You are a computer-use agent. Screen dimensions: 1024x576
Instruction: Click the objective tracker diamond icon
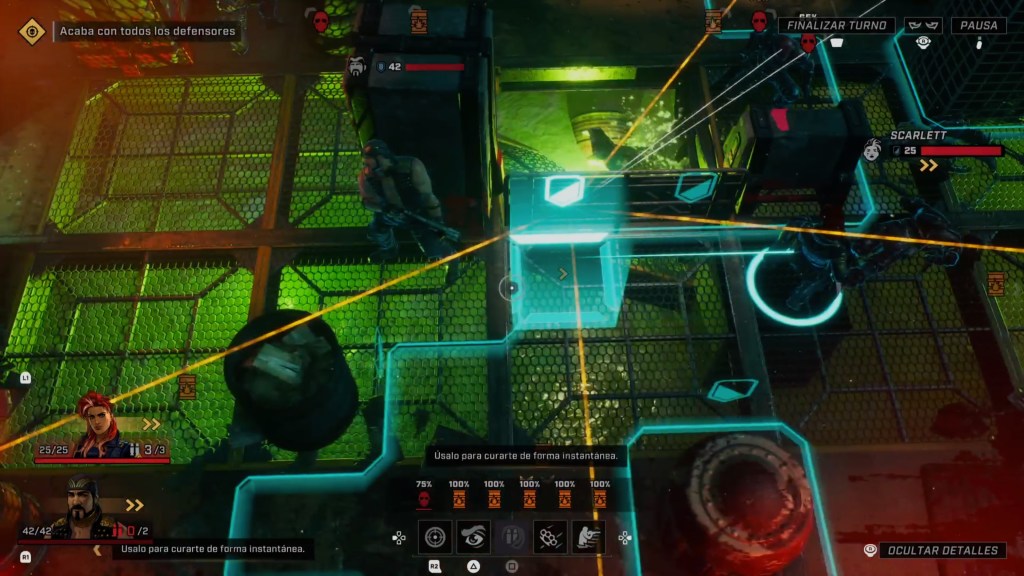pyautogui.click(x=32, y=31)
